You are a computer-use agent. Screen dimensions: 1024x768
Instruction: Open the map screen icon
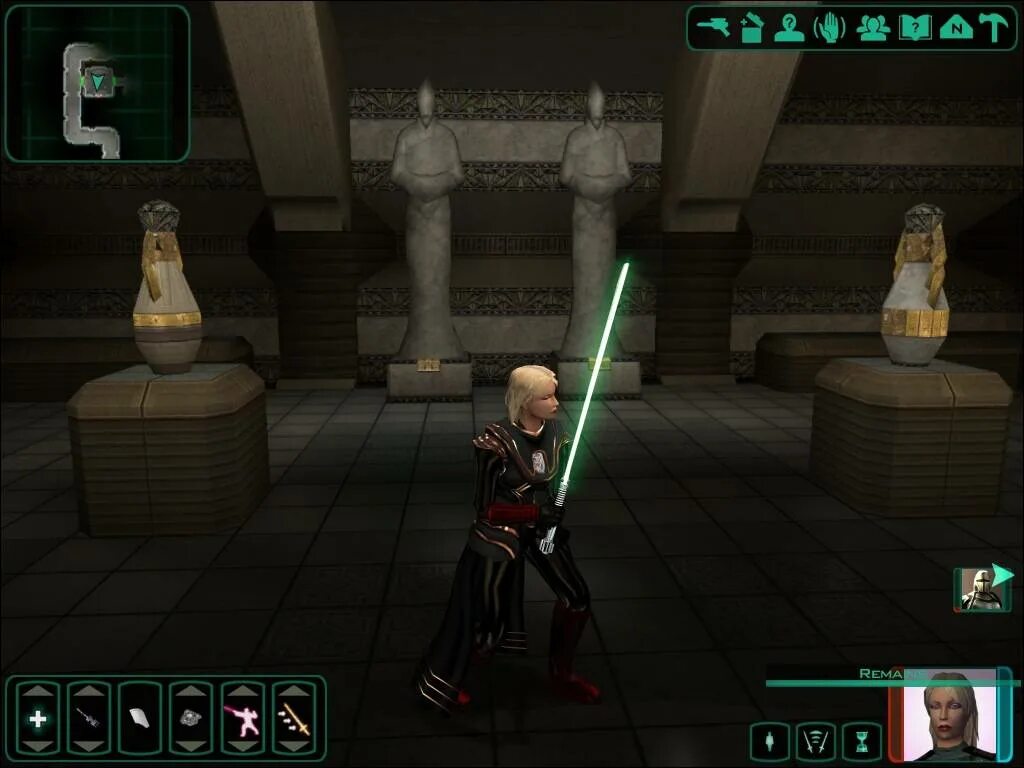click(x=956, y=27)
